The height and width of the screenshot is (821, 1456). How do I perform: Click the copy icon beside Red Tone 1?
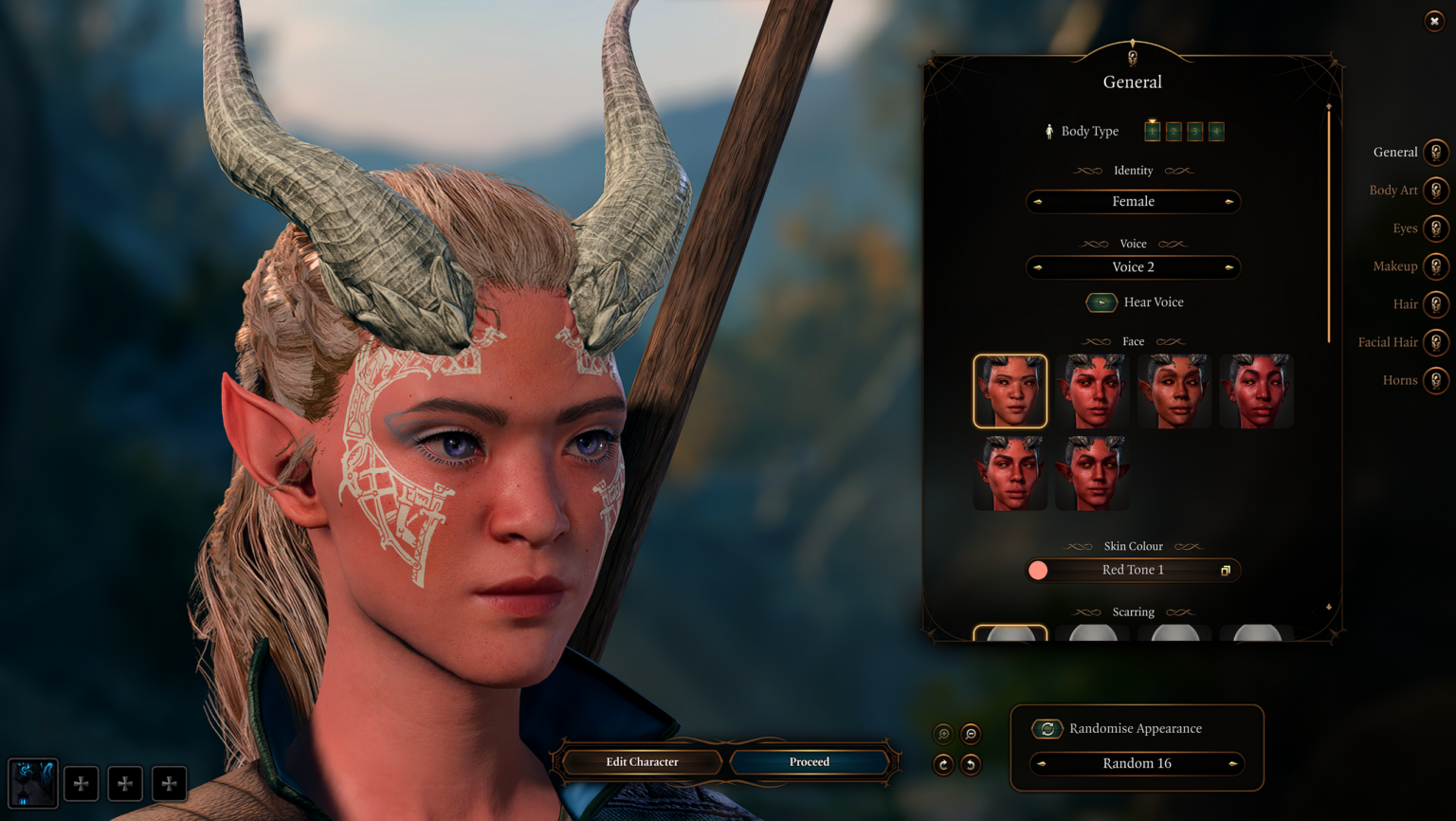1223,570
